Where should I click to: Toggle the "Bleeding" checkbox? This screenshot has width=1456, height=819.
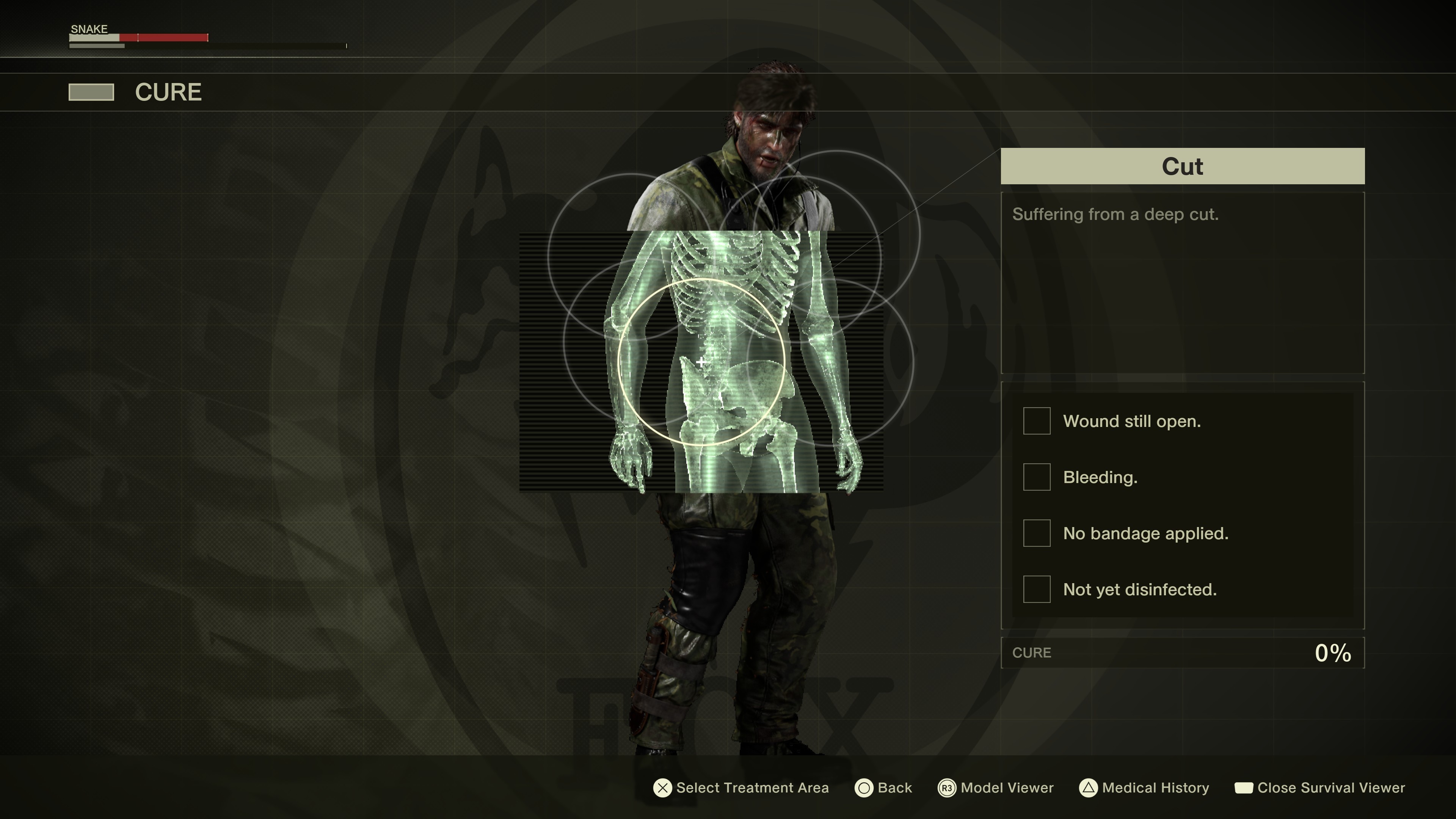pos(1037,477)
